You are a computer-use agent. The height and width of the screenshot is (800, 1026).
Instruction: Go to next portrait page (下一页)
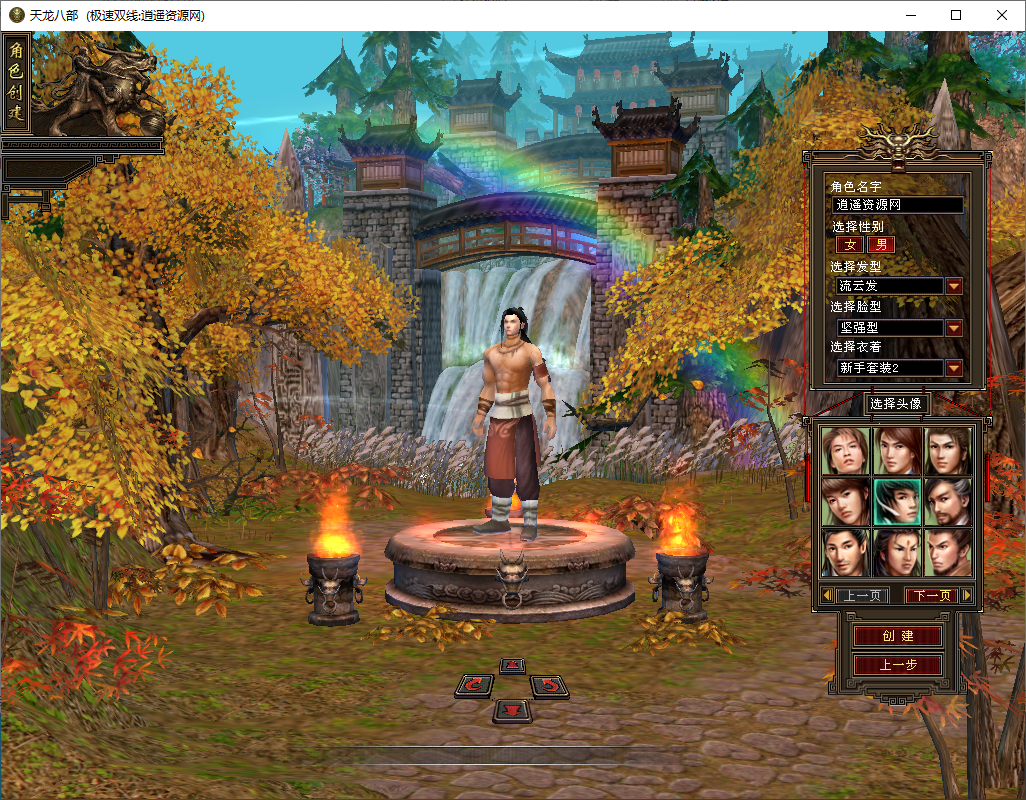pyautogui.click(x=932, y=595)
